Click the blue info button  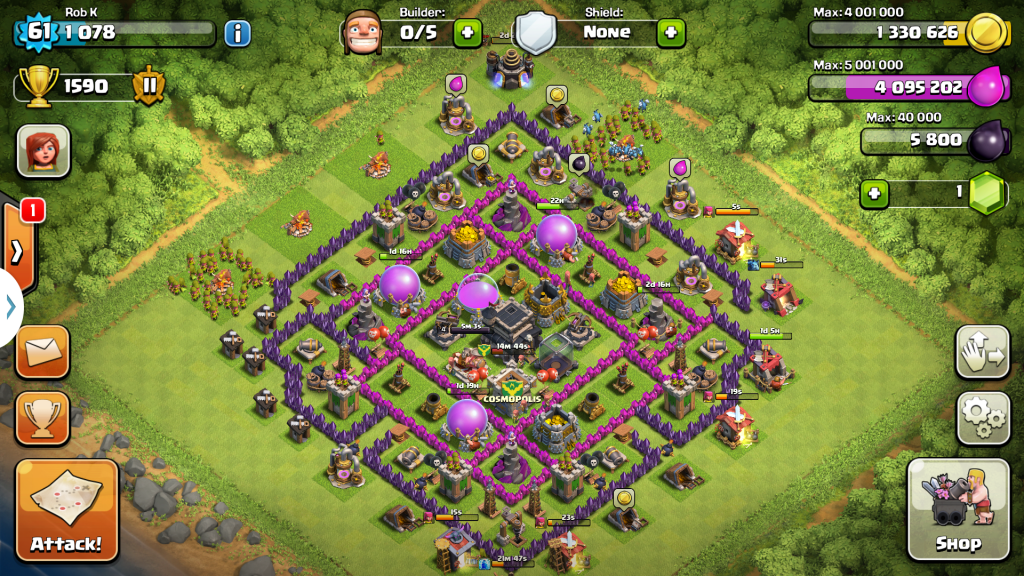(x=237, y=33)
